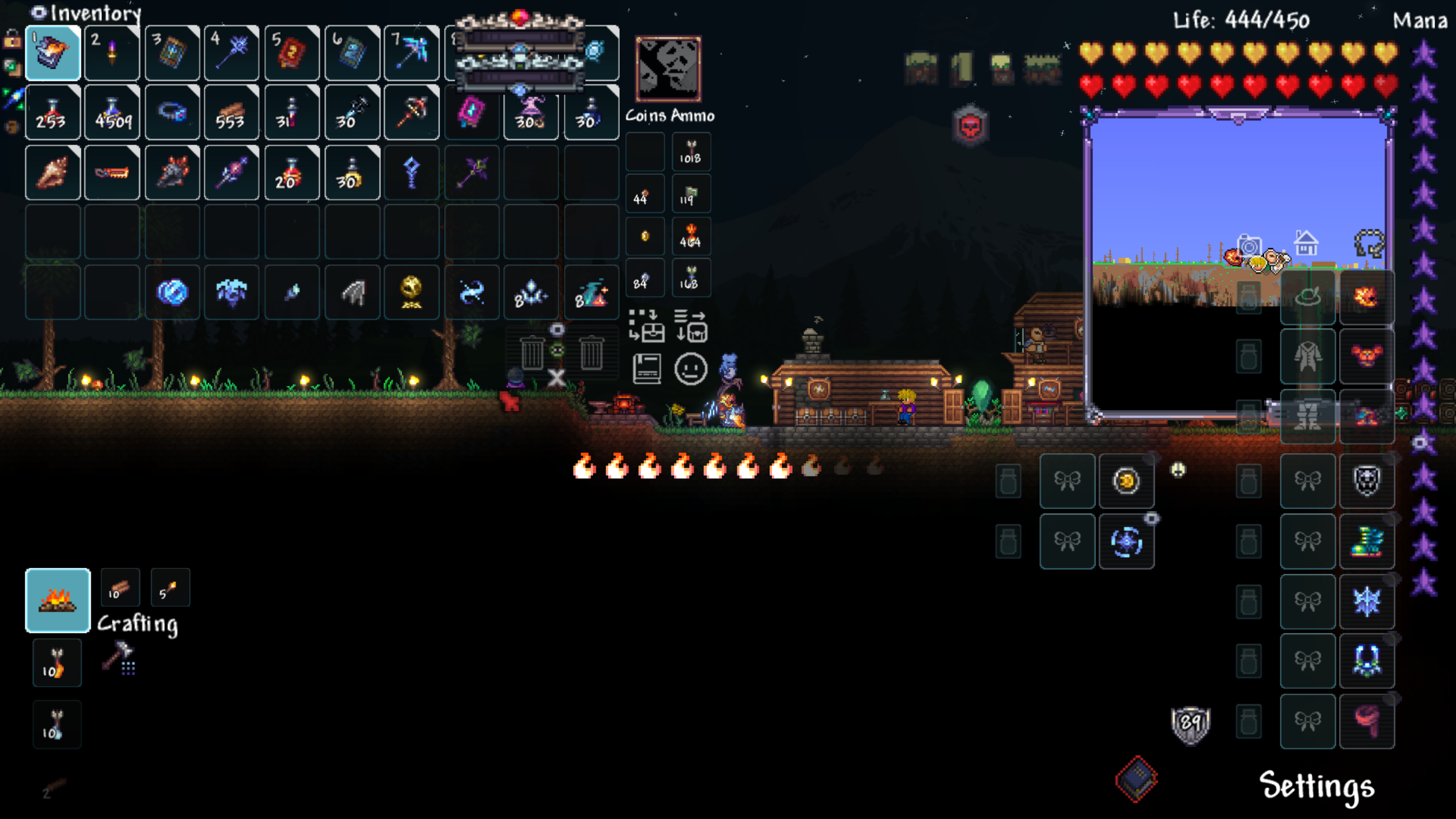Image resolution: width=1456 pixels, height=819 pixels.
Task: Select the boots accessory slot
Action: 1366,541
